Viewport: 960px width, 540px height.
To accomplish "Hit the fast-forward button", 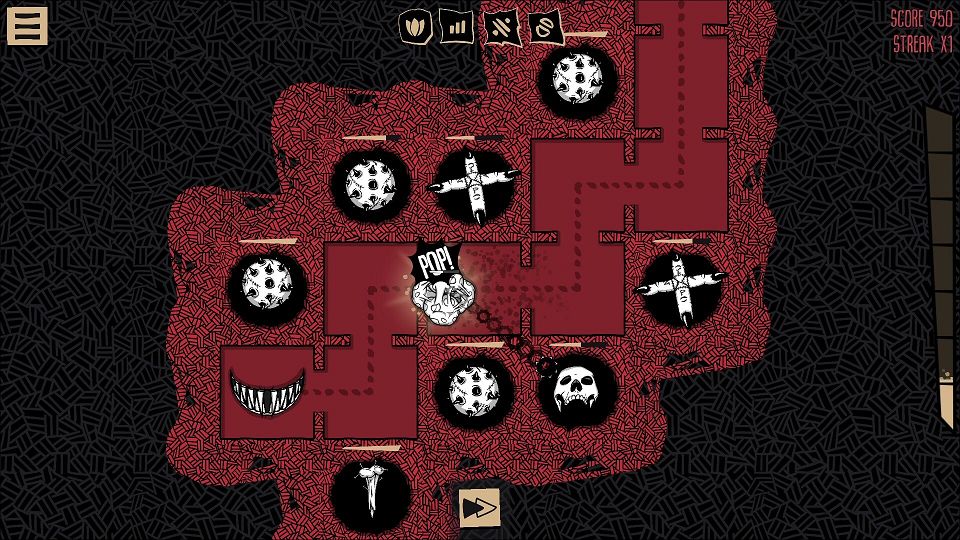I will click(x=479, y=508).
